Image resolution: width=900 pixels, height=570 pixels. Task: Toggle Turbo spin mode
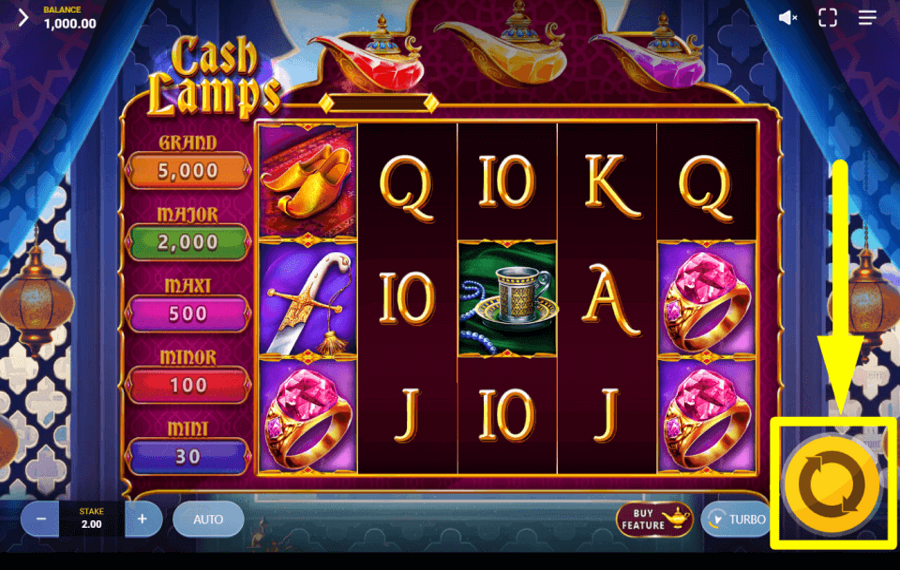pyautogui.click(x=735, y=519)
